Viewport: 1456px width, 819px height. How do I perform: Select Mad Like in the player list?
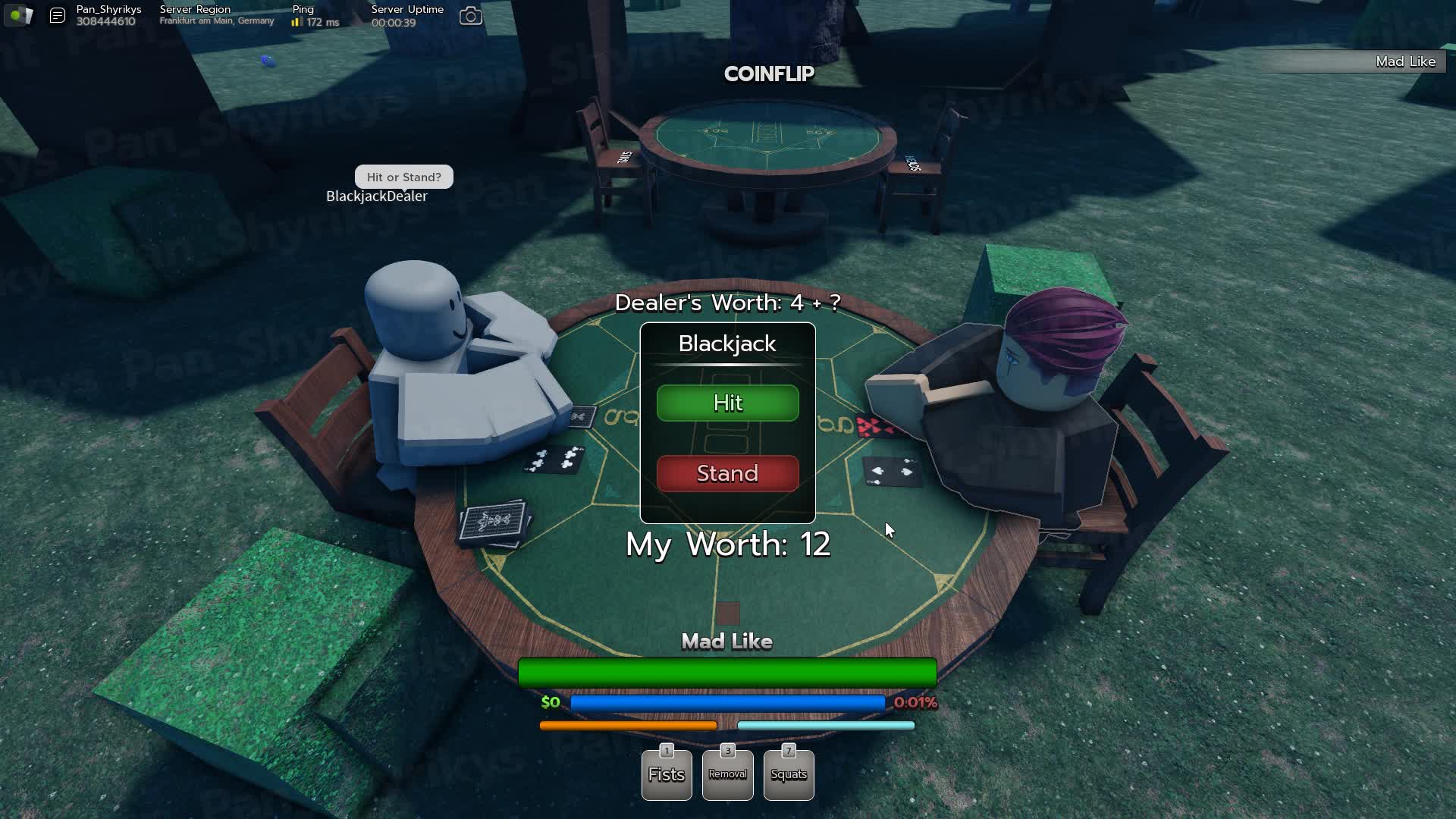click(1404, 61)
